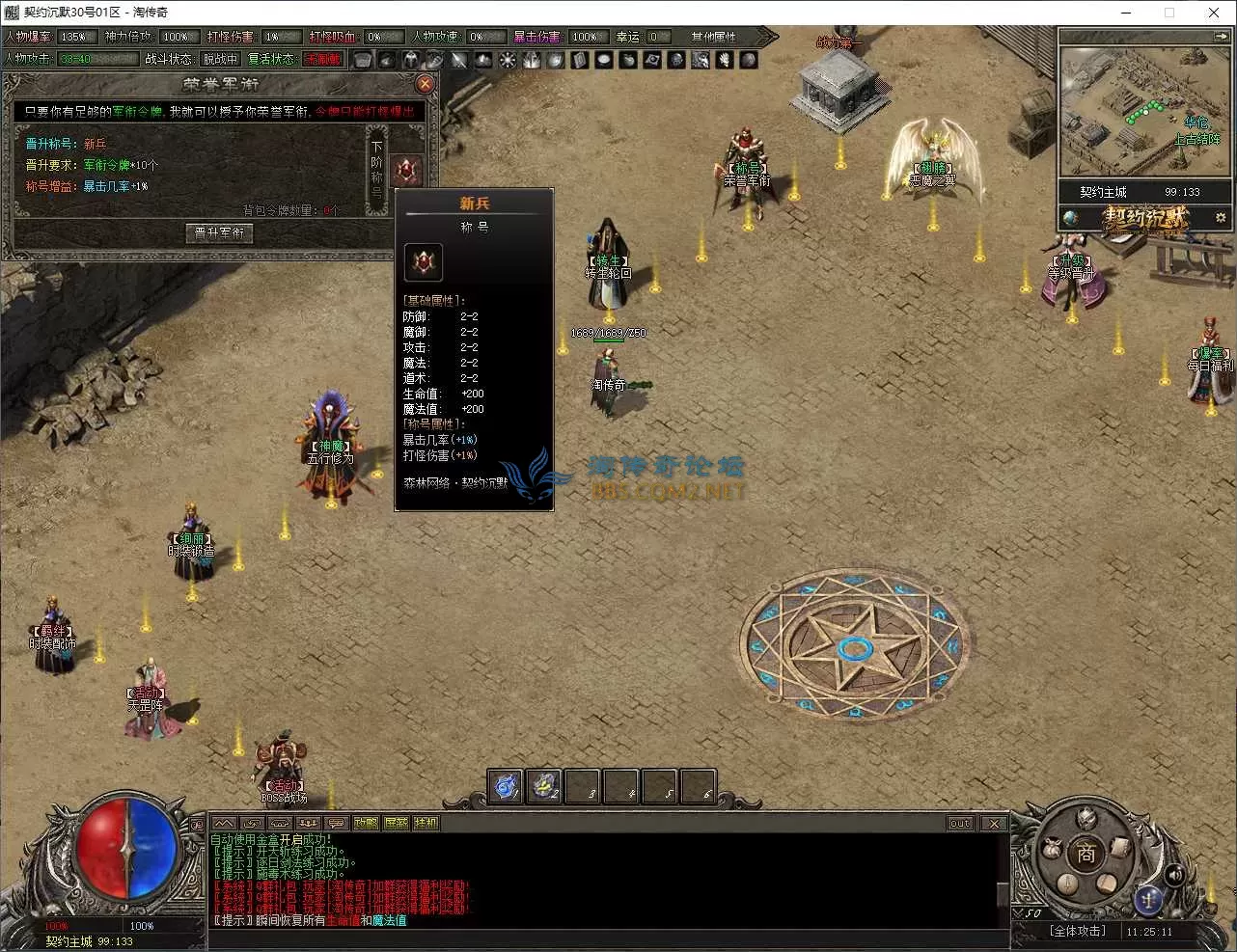Image resolution: width=1237 pixels, height=952 pixels.
Task: Switch the 全体攻击 attack mode
Action: (x=1077, y=931)
